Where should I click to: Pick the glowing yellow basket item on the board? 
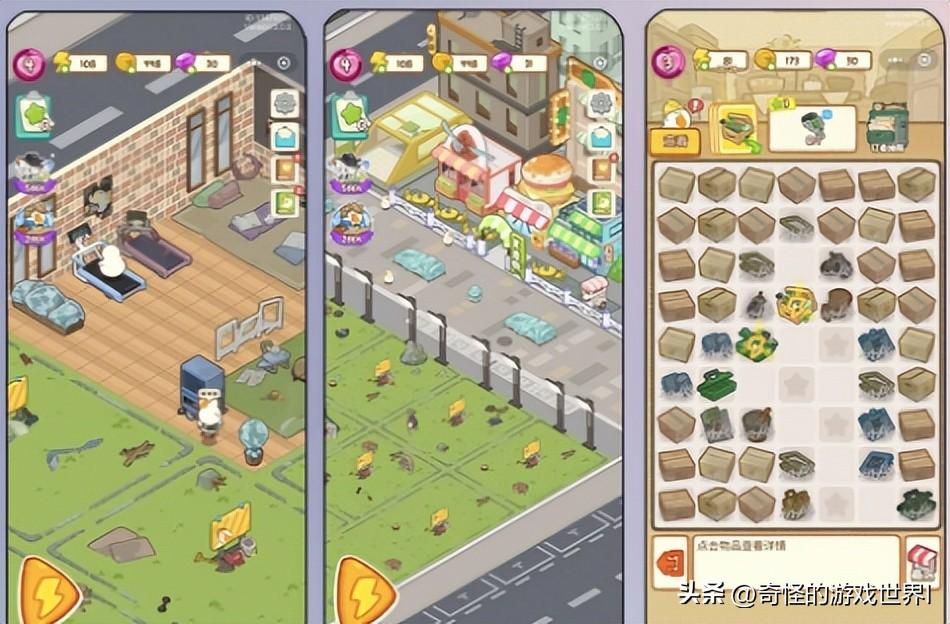click(x=796, y=304)
